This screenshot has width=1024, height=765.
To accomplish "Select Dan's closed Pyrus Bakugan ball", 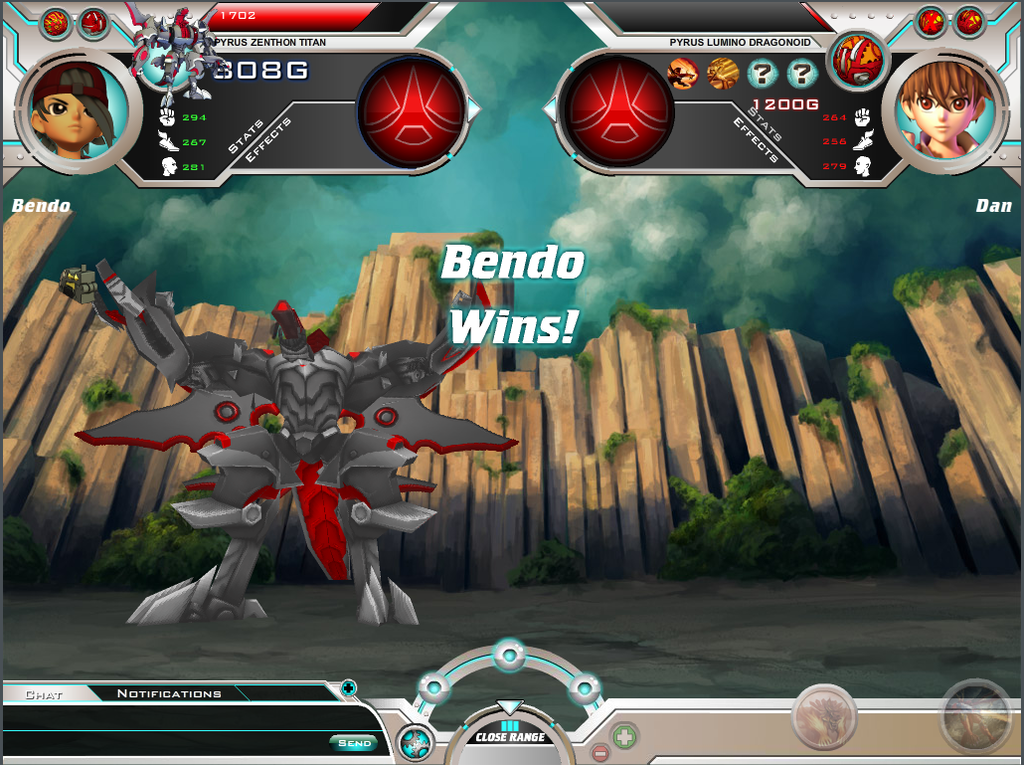I will coord(857,59).
